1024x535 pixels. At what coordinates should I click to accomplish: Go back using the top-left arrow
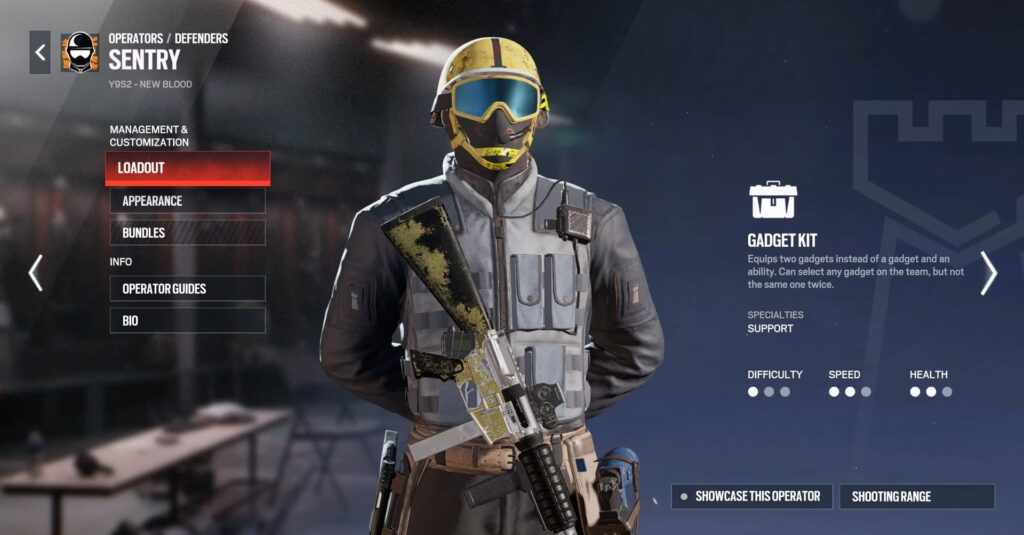pos(40,52)
